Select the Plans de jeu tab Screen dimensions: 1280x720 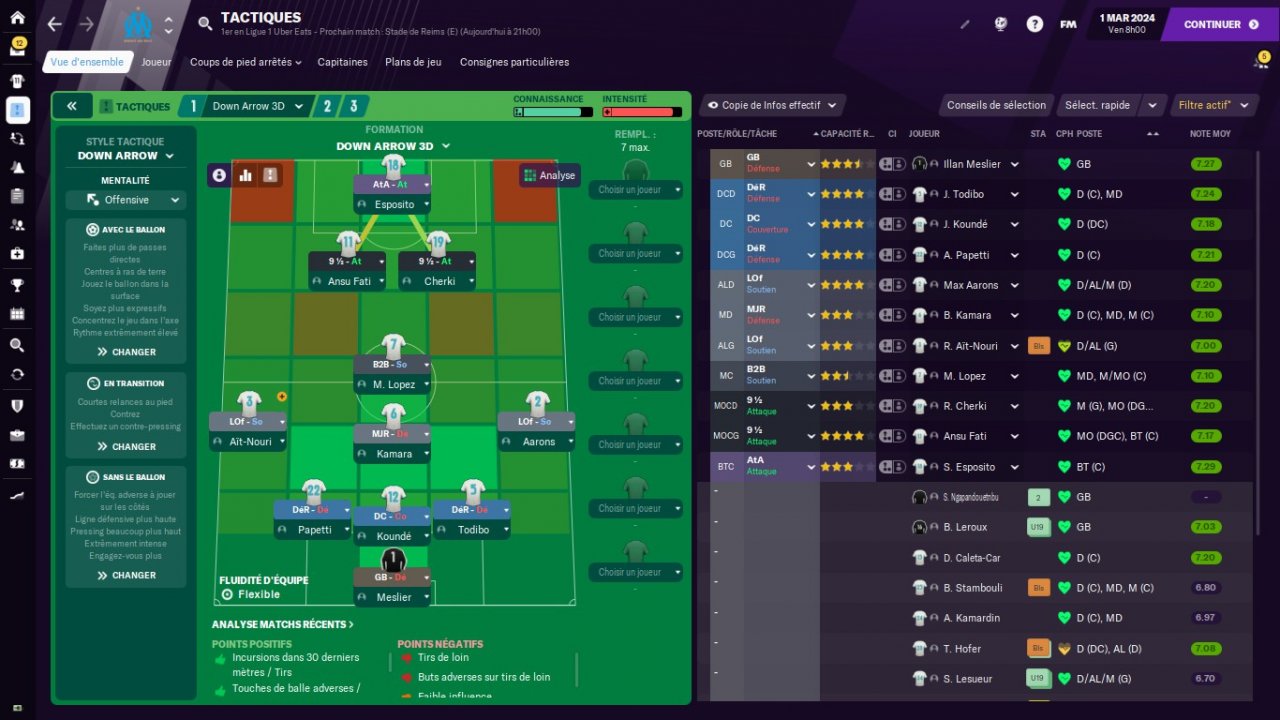pos(413,62)
